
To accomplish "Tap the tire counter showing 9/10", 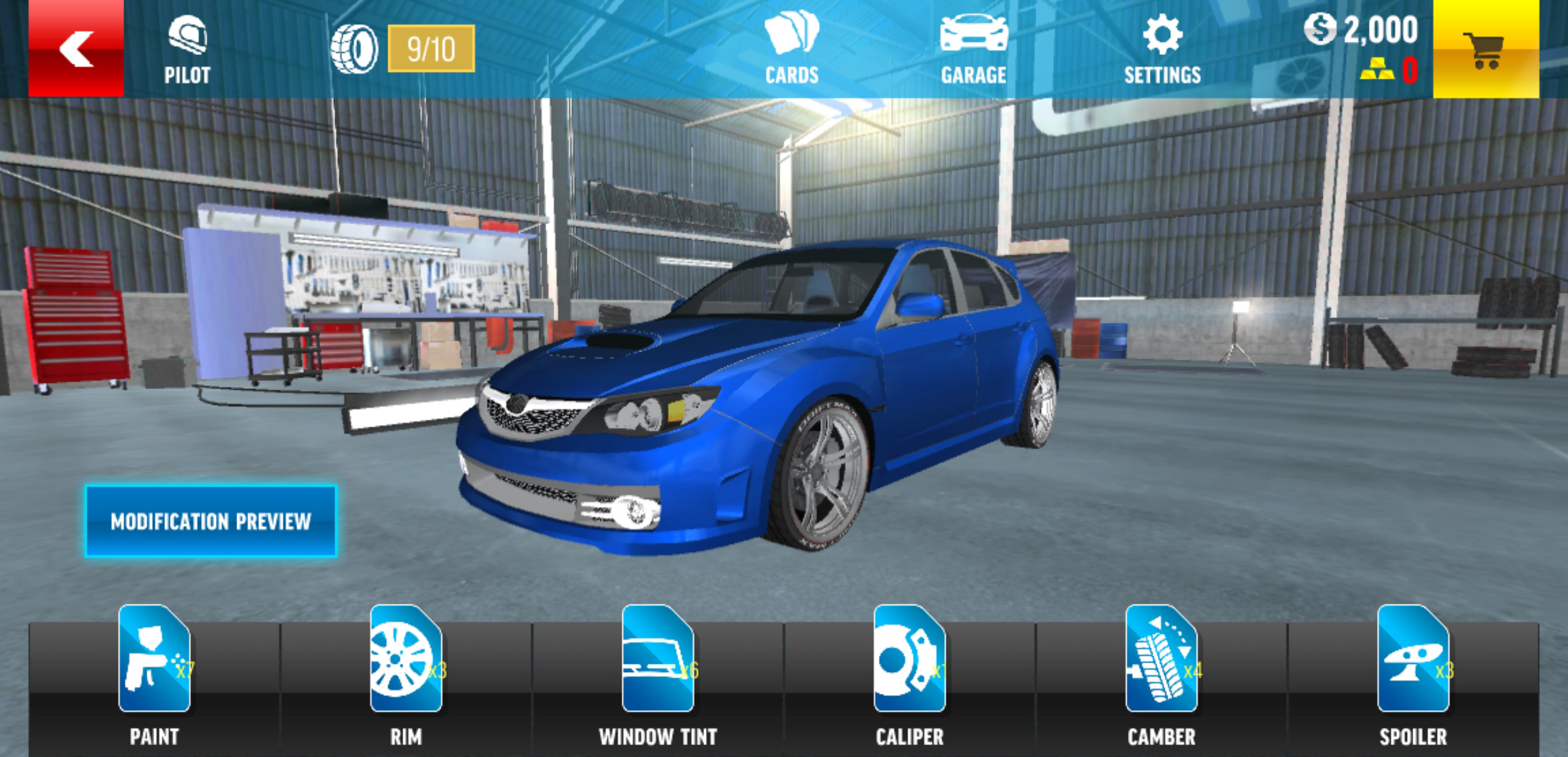I will tap(430, 49).
